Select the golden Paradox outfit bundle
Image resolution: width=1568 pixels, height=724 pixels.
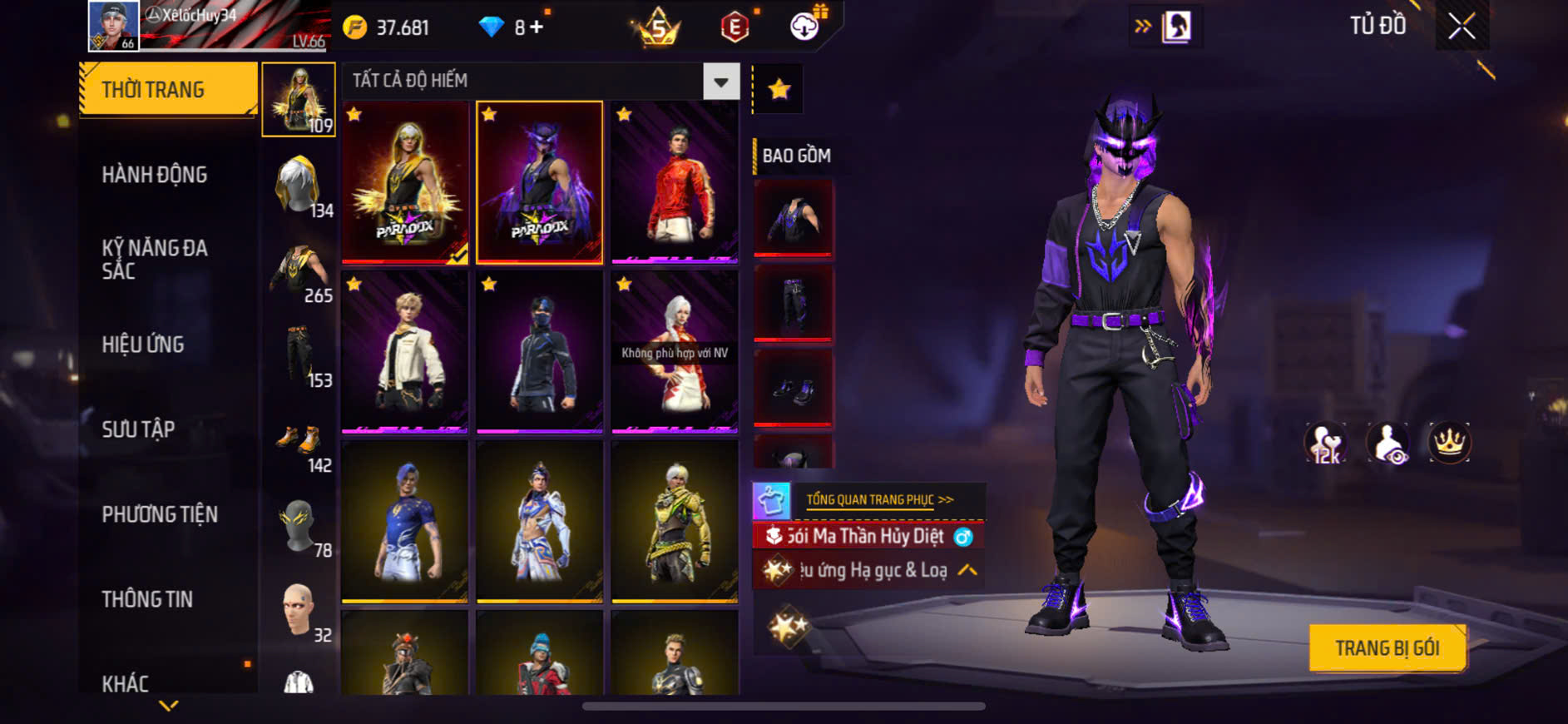pyautogui.click(x=405, y=182)
